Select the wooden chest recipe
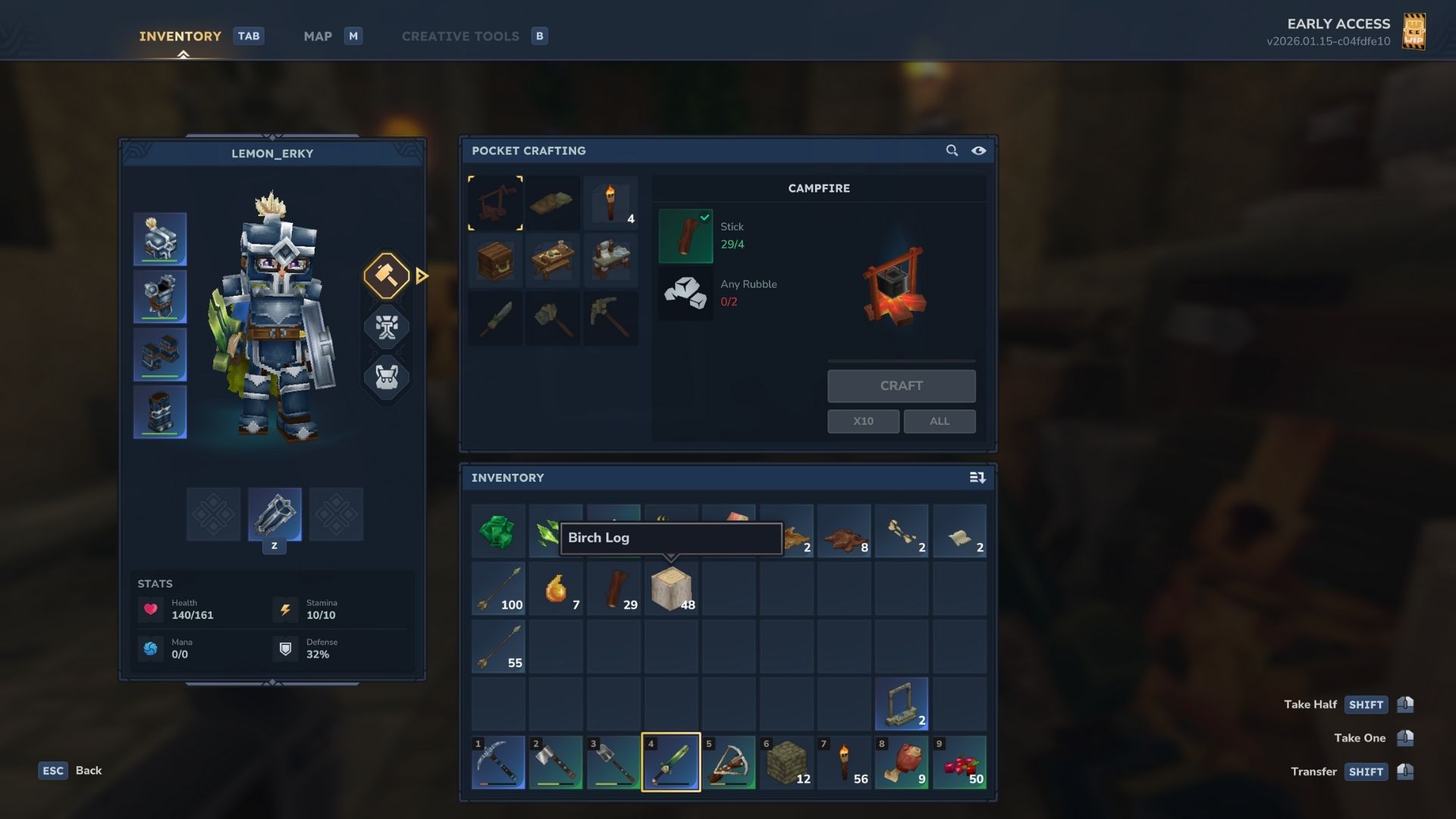Image resolution: width=1456 pixels, height=819 pixels. [x=496, y=260]
